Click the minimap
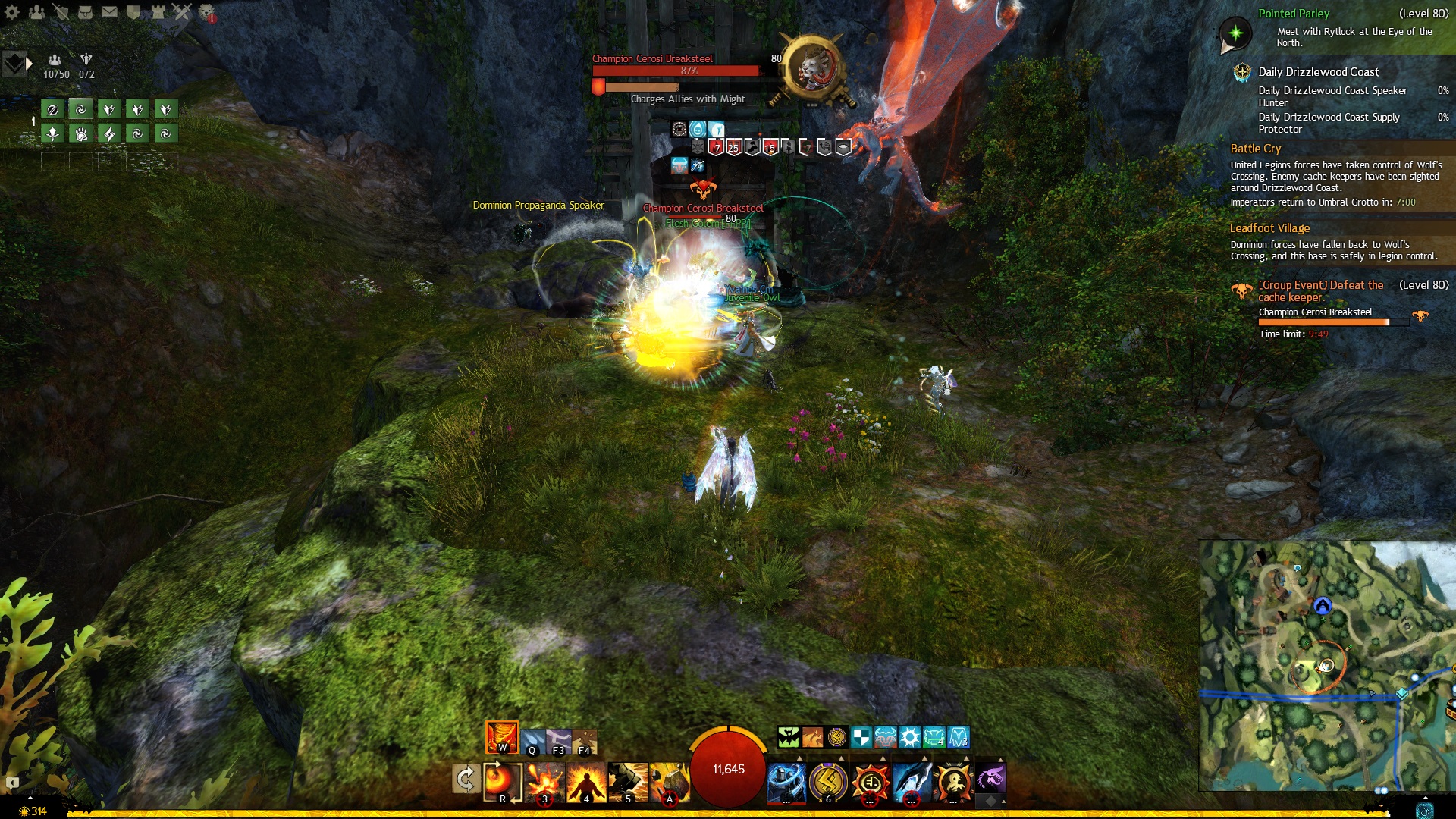Viewport: 1456px width, 819px height. click(1327, 666)
